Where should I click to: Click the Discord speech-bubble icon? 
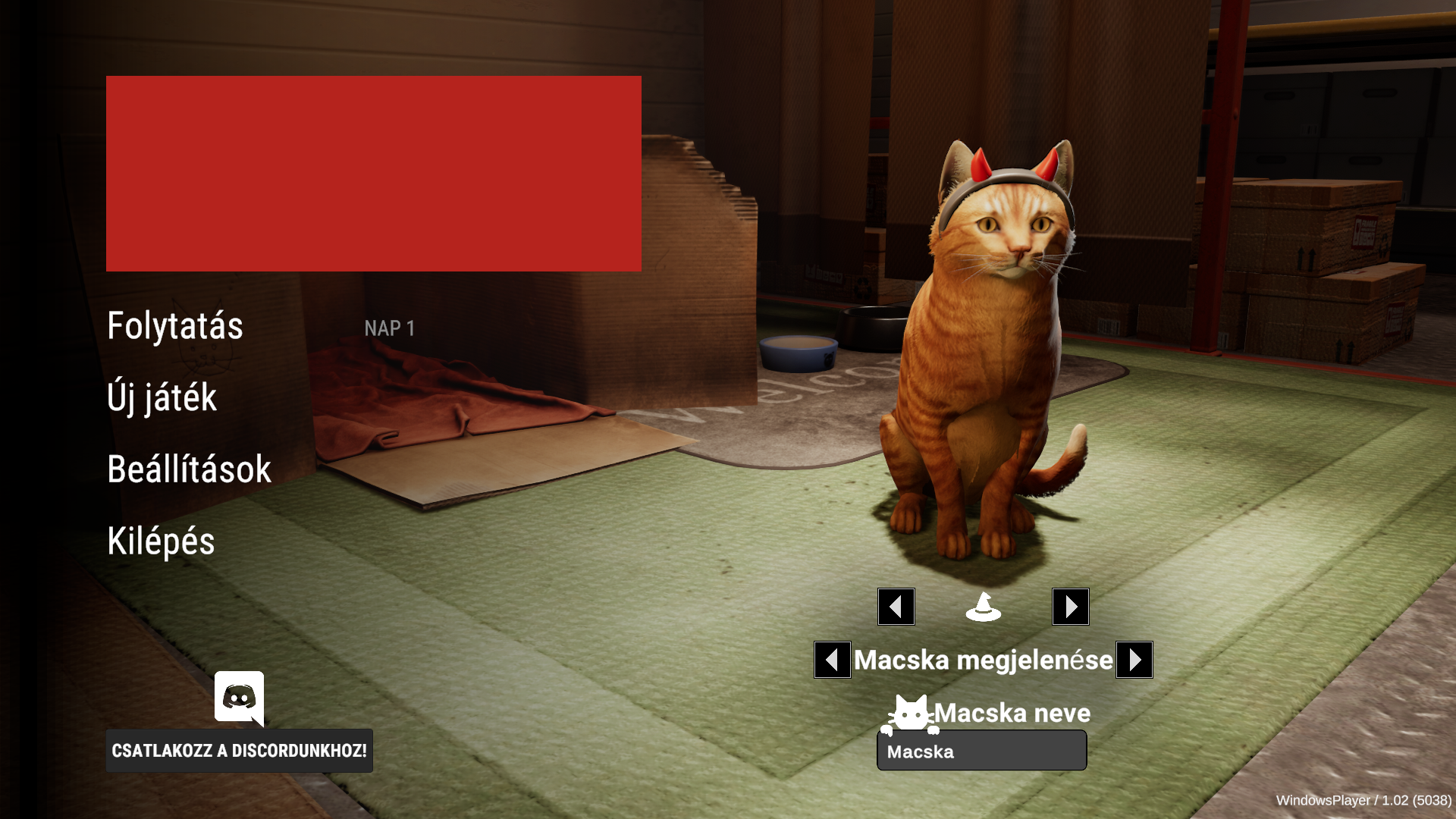[x=239, y=697]
